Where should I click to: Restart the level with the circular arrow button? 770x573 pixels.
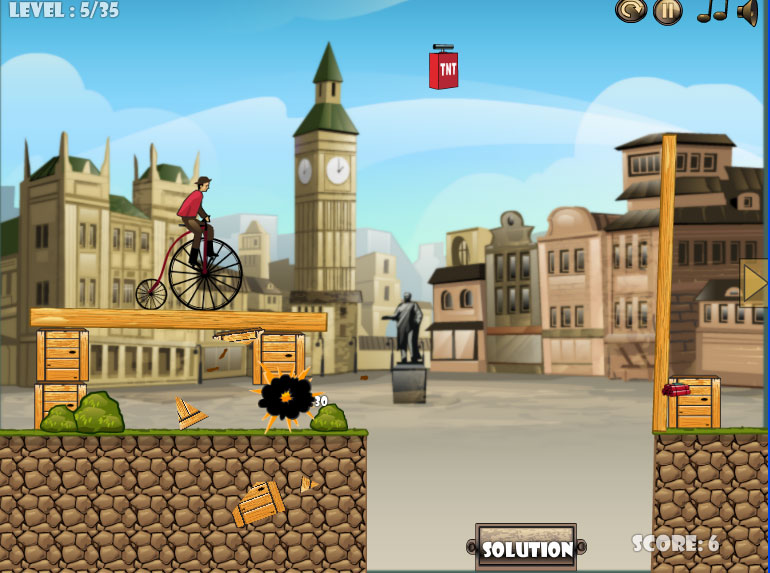tap(631, 11)
